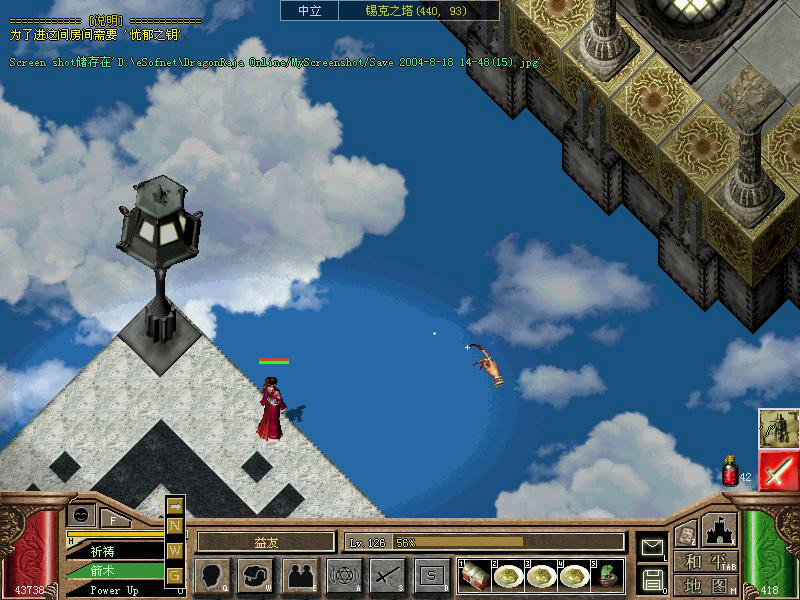Select the 祈祷 skill entry
The image size is (800, 600).
[x=103, y=551]
